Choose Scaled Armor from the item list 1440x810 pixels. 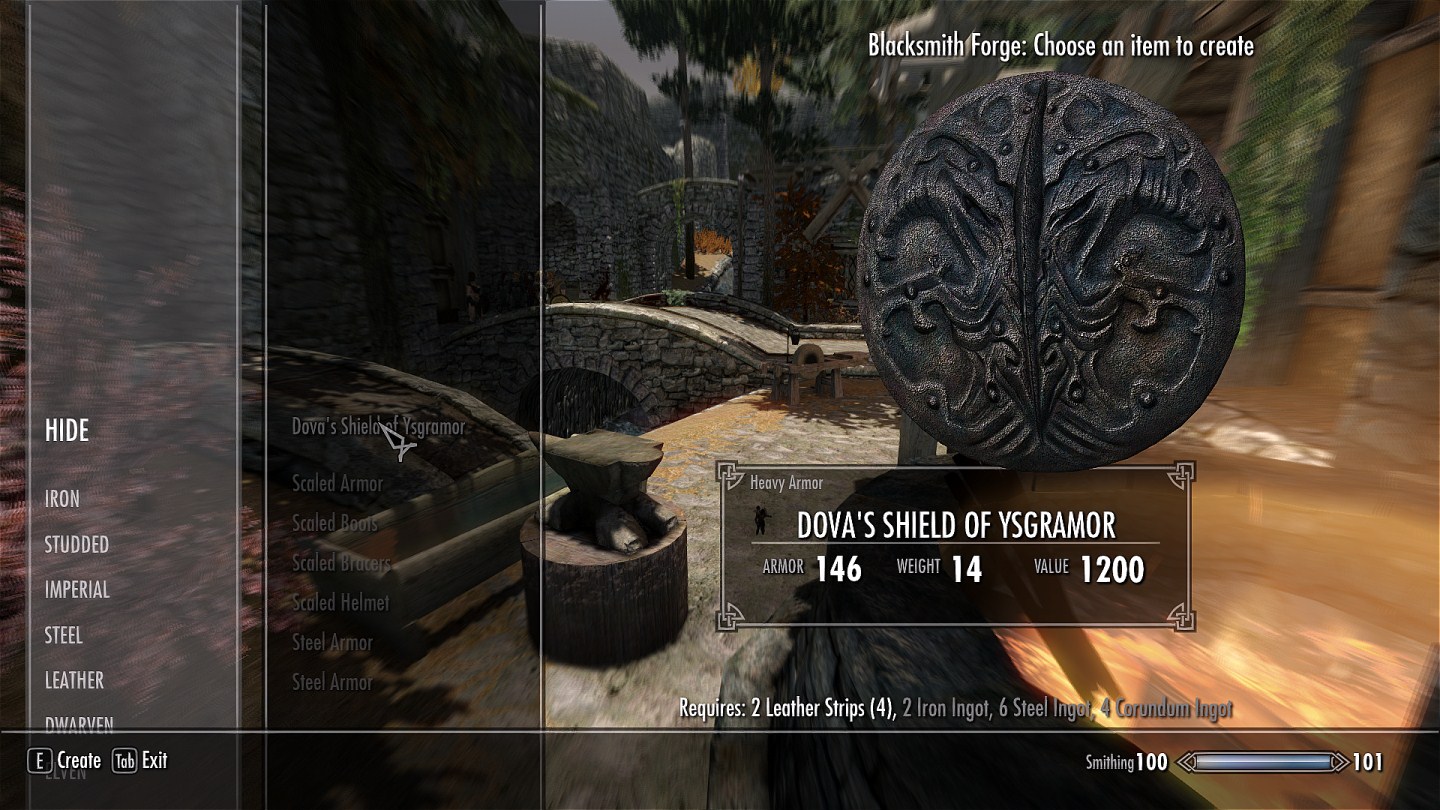(337, 483)
